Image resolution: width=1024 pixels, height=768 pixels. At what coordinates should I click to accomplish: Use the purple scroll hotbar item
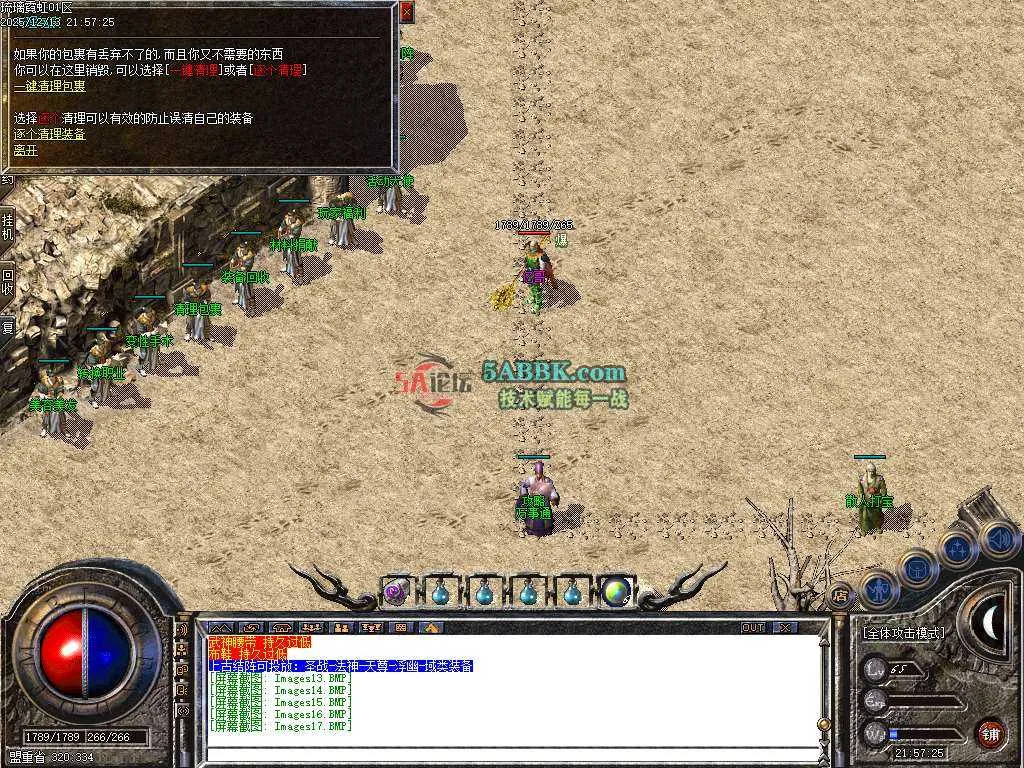(394, 592)
